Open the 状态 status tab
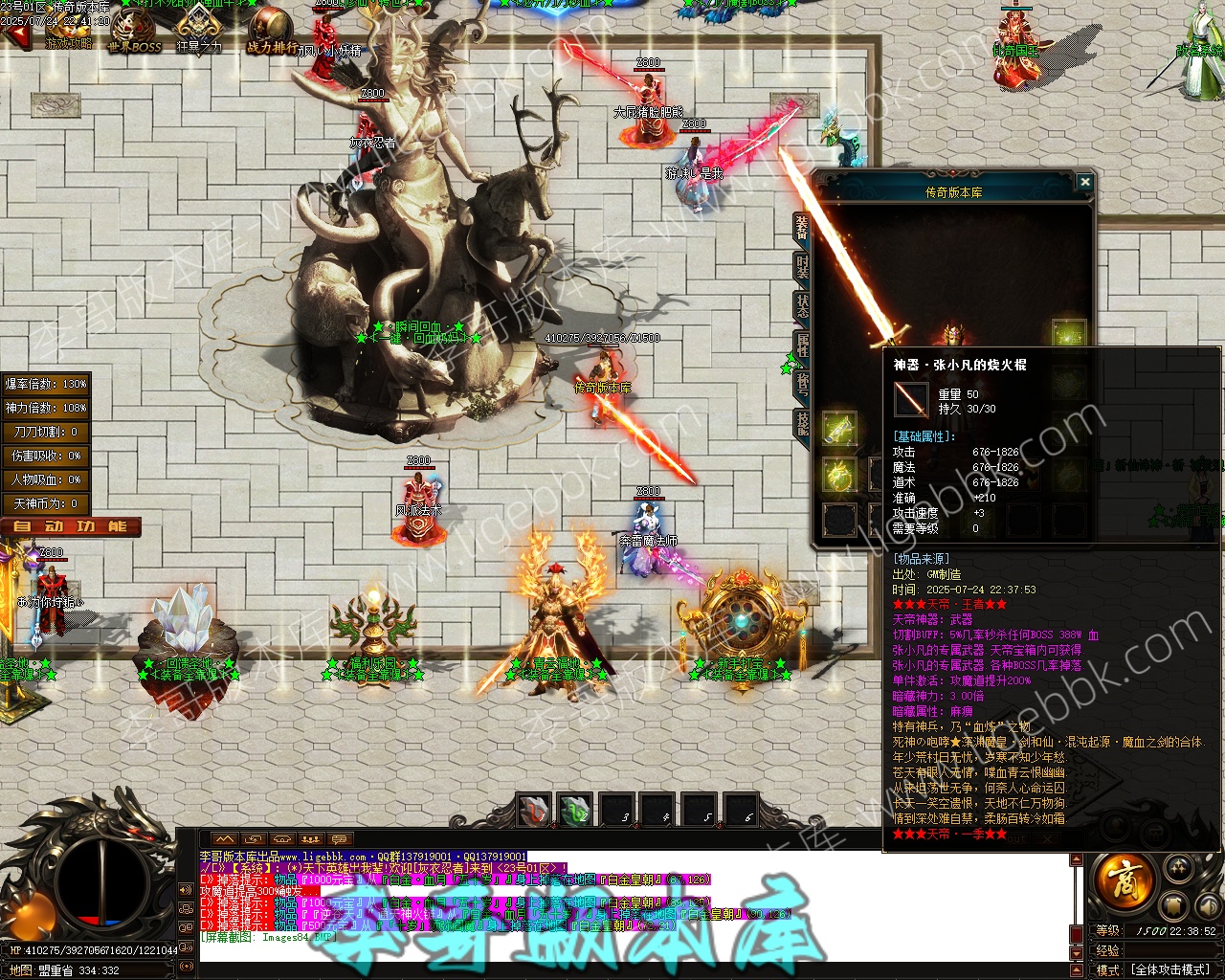 pyautogui.click(x=802, y=306)
